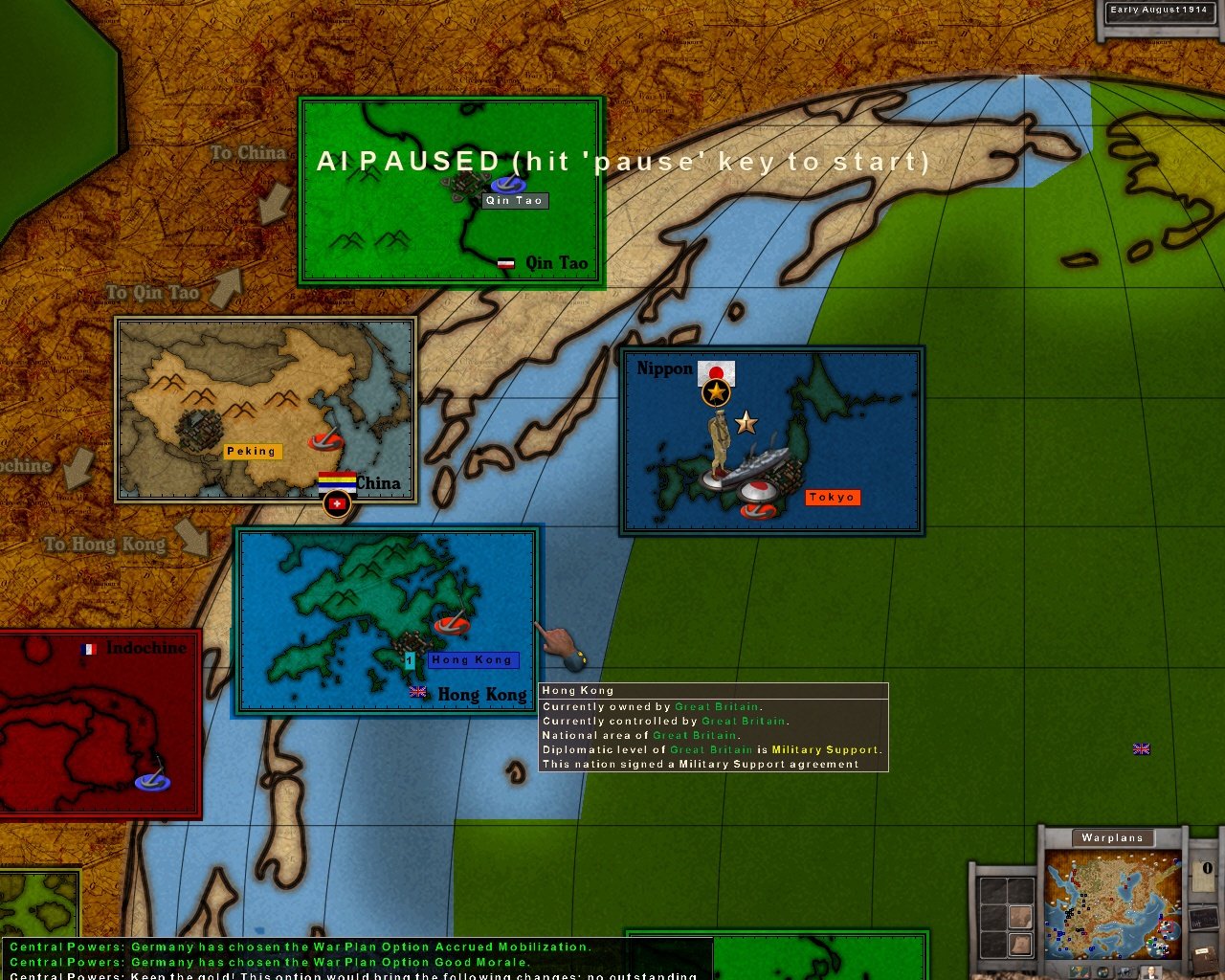Open the ledger book icon at the bottom right
The image size is (1225, 980).
click(1206, 959)
